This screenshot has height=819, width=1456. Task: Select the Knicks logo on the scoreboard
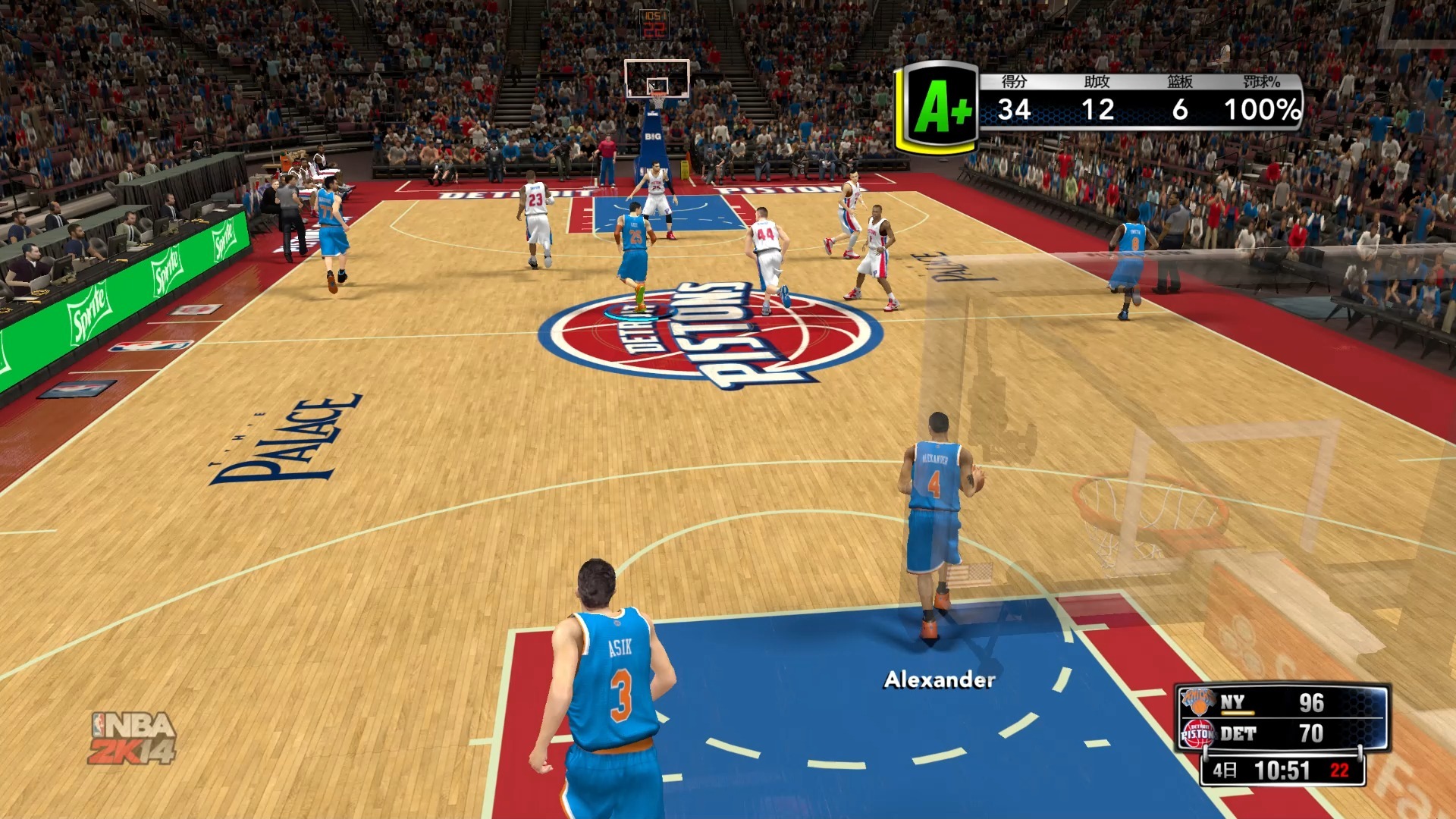coord(1200,701)
